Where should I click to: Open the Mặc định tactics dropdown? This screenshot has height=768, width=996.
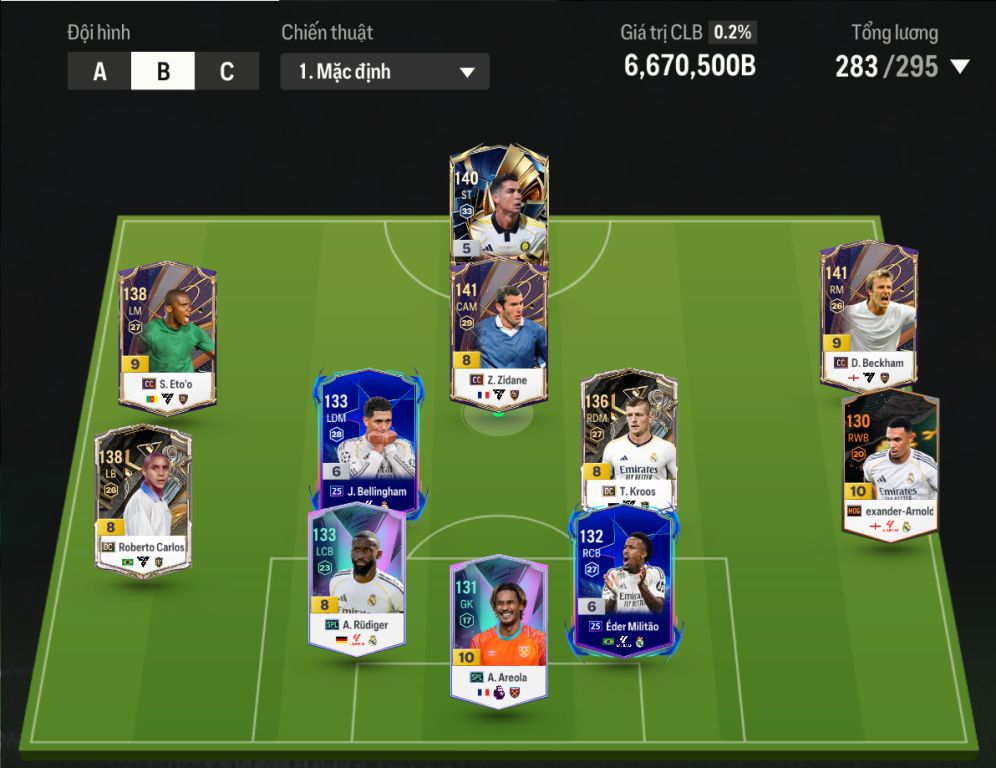tap(385, 72)
